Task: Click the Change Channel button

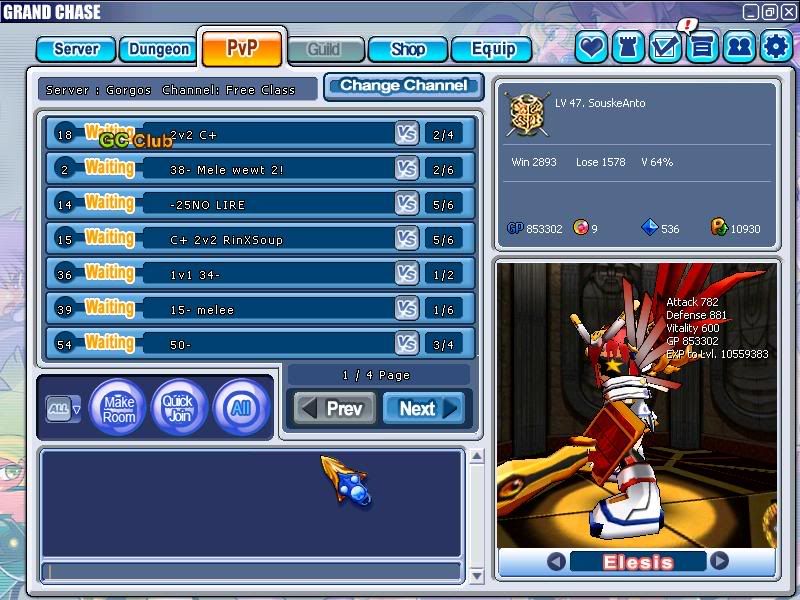Action: click(403, 86)
